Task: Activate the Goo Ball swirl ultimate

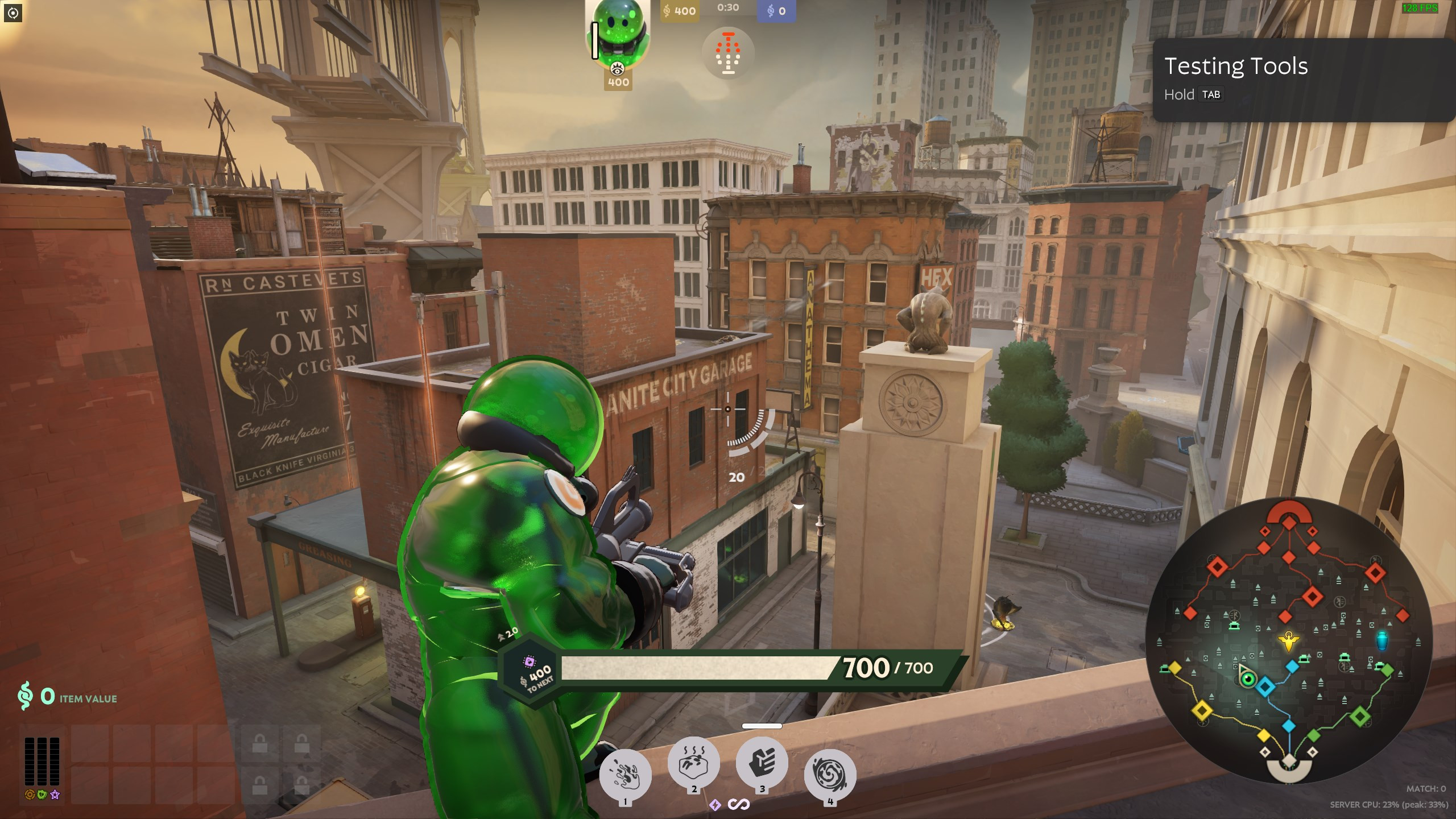Action: (830, 775)
